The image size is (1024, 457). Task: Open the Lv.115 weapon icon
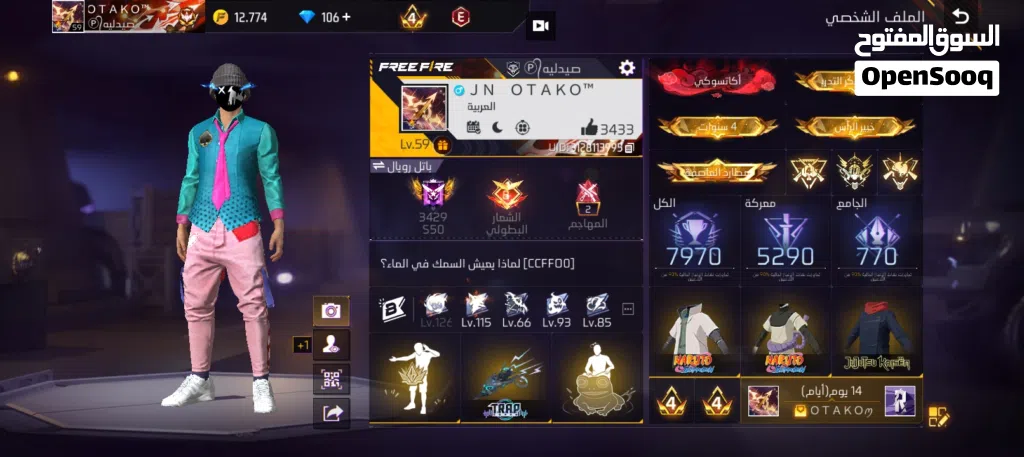(x=476, y=307)
